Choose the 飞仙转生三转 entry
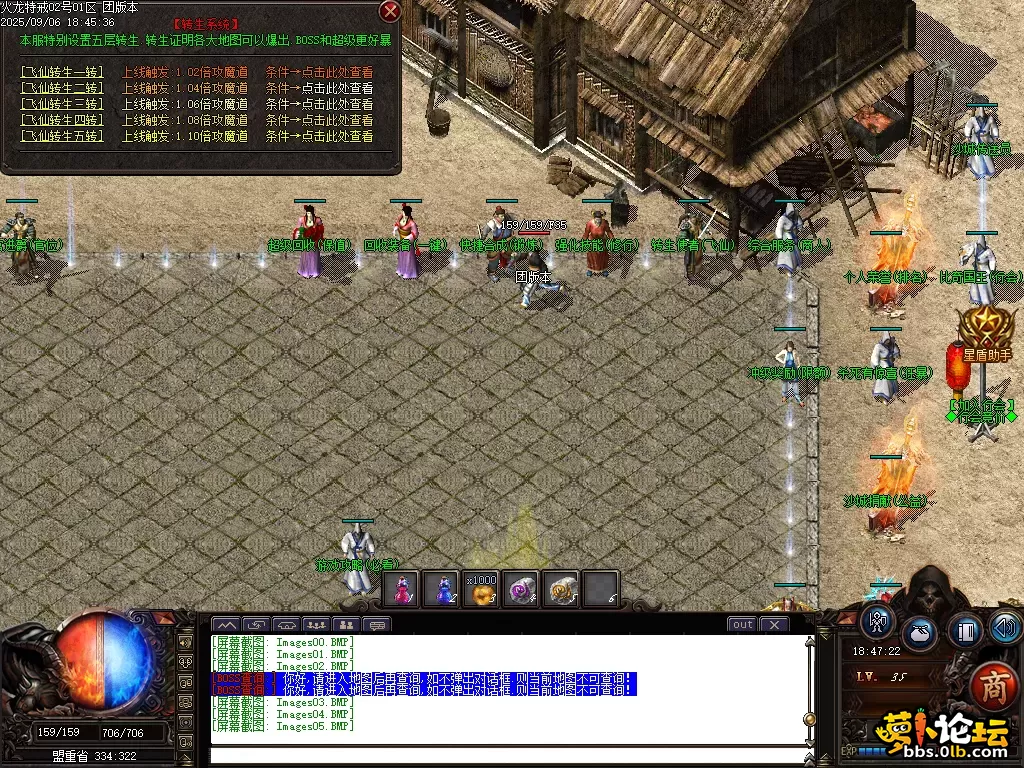The width and height of the screenshot is (1024, 768). coord(61,104)
